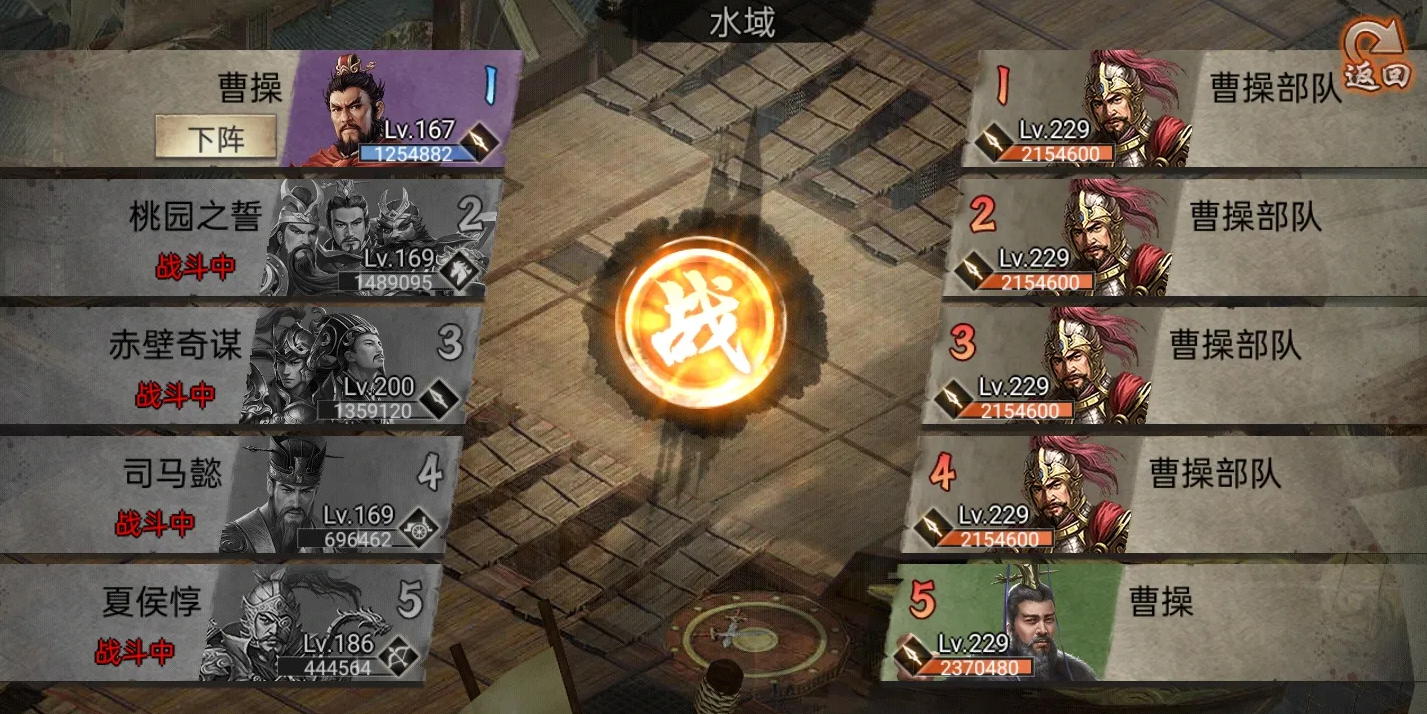Remove 曹操 from the lineup via 下阵
The width and height of the screenshot is (1427, 714).
tap(215, 137)
